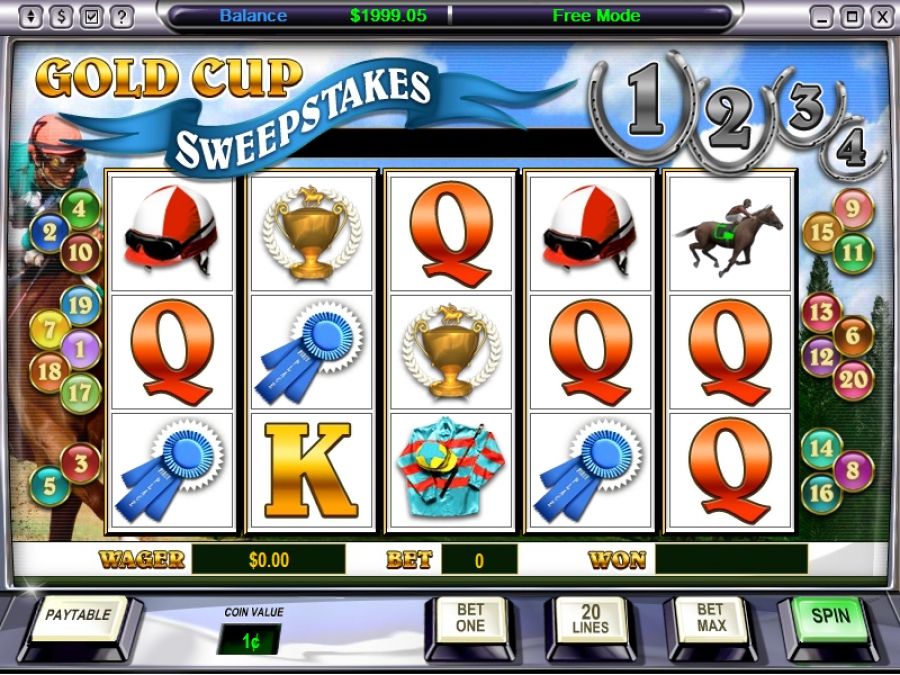Change the 1¢ coin value display

(249, 638)
